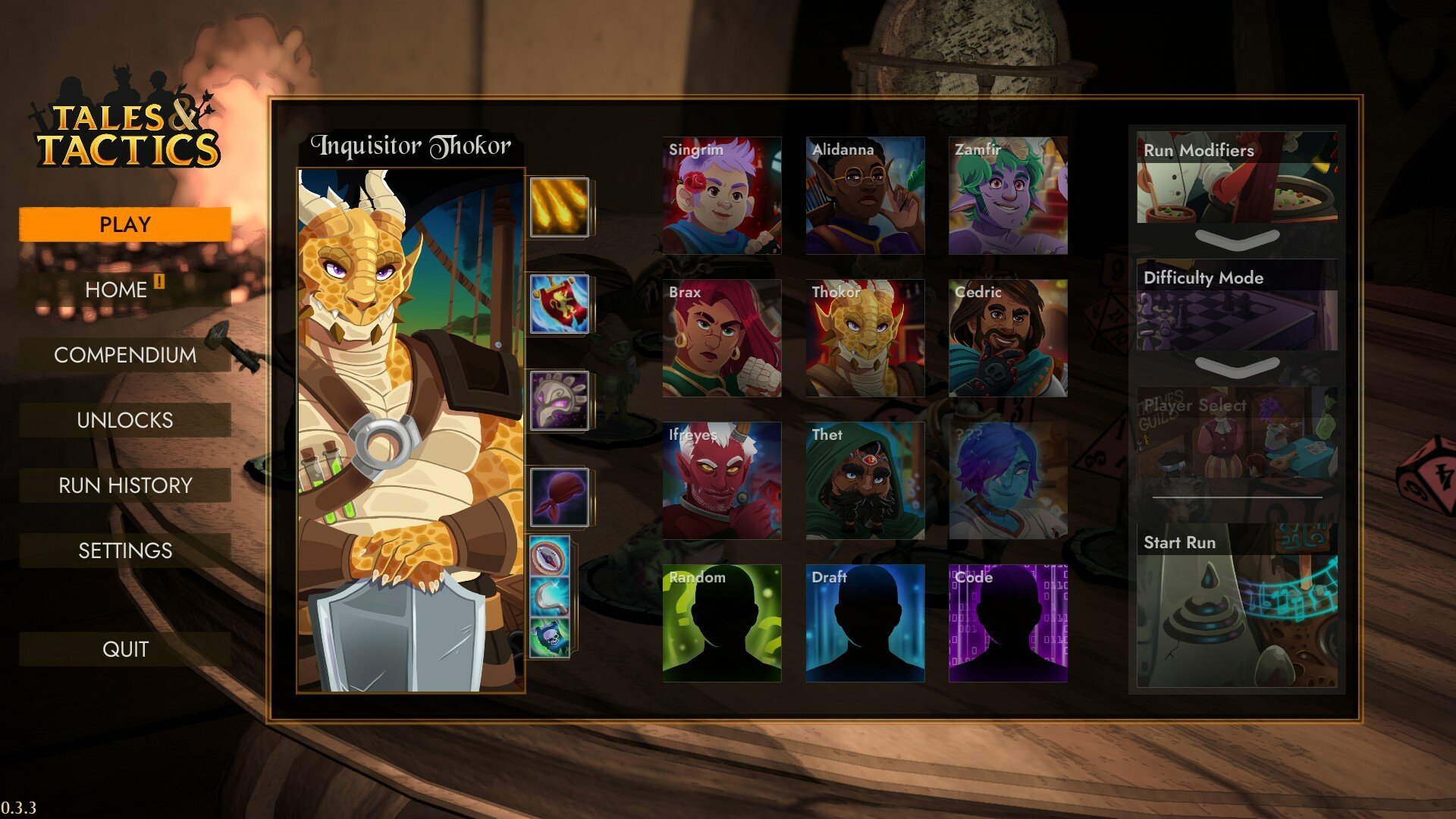Pick Thet the hooded dwarf
Image resolution: width=1456 pixels, height=819 pixels.
[x=864, y=481]
